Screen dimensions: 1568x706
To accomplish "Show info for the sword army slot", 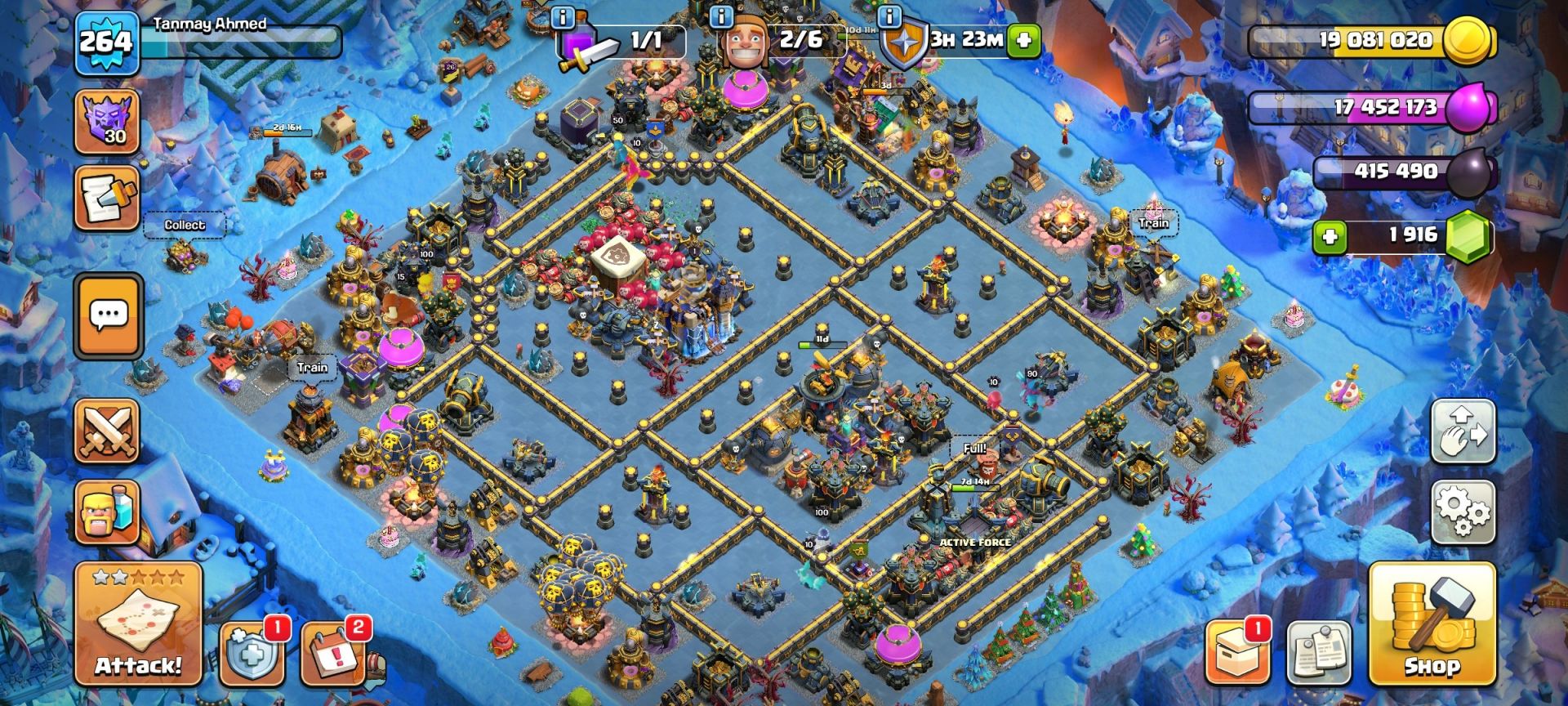I will coord(563,16).
